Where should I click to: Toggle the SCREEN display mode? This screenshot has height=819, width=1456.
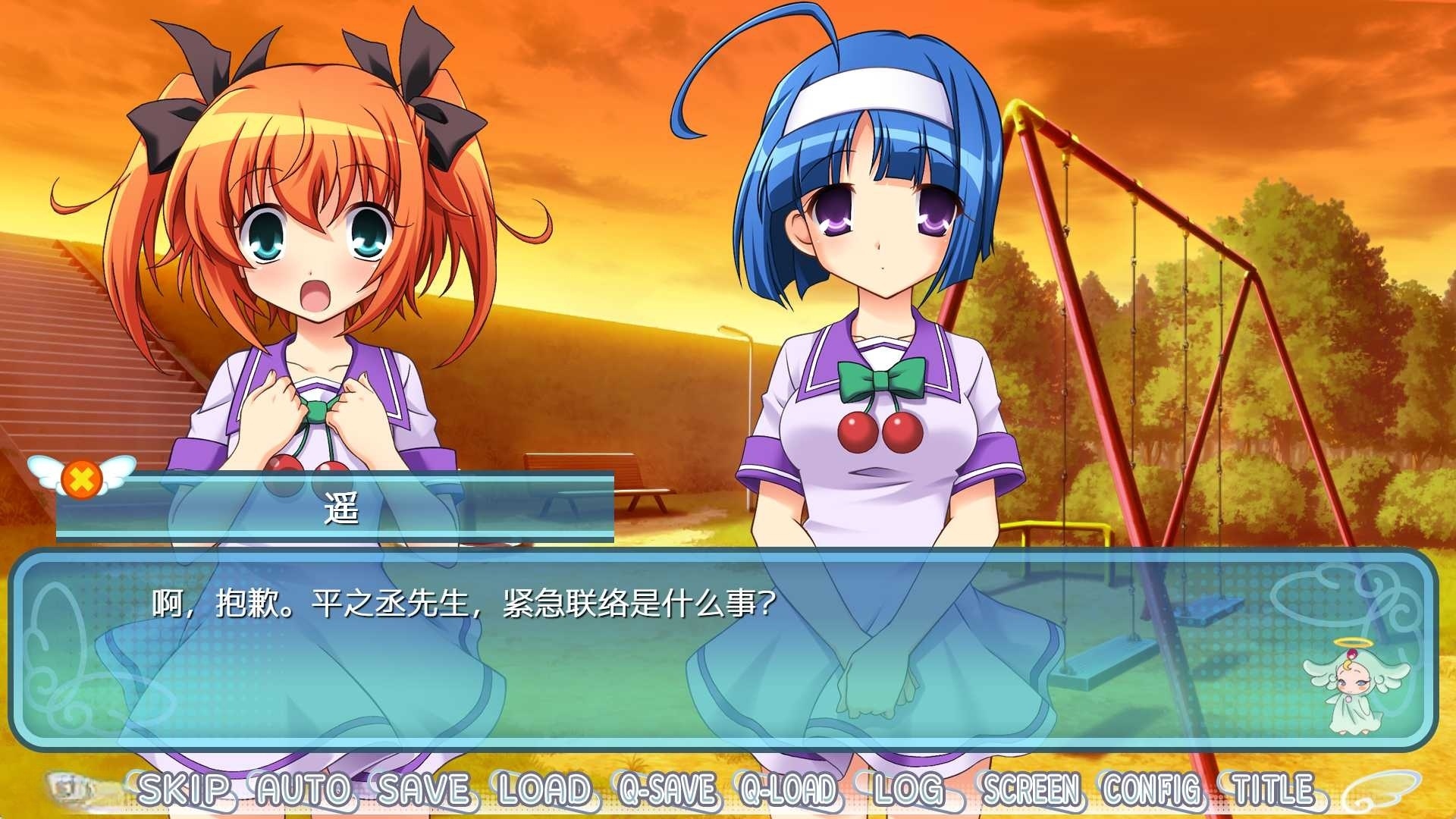[1031, 790]
